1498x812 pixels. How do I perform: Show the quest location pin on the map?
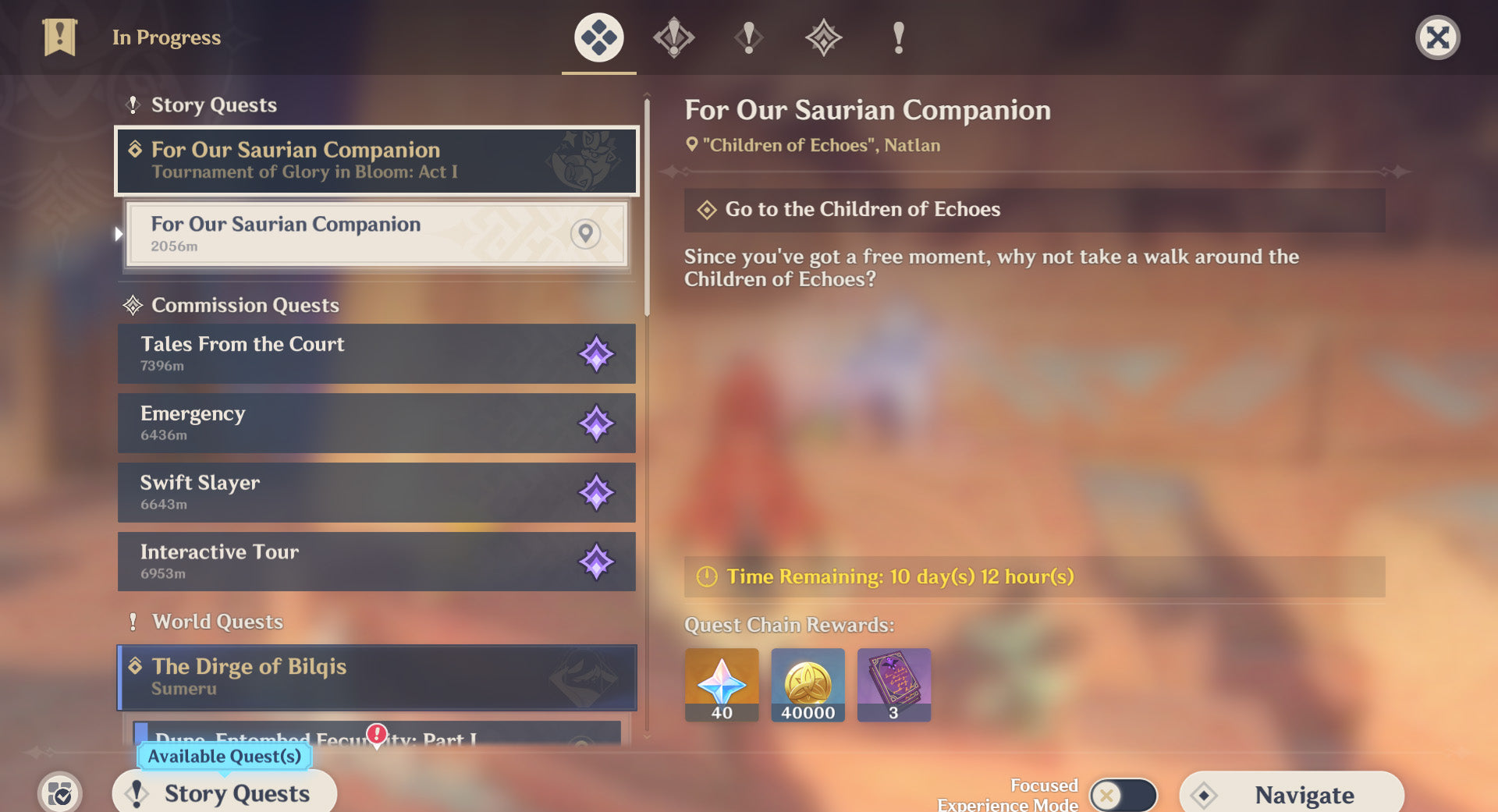click(585, 233)
